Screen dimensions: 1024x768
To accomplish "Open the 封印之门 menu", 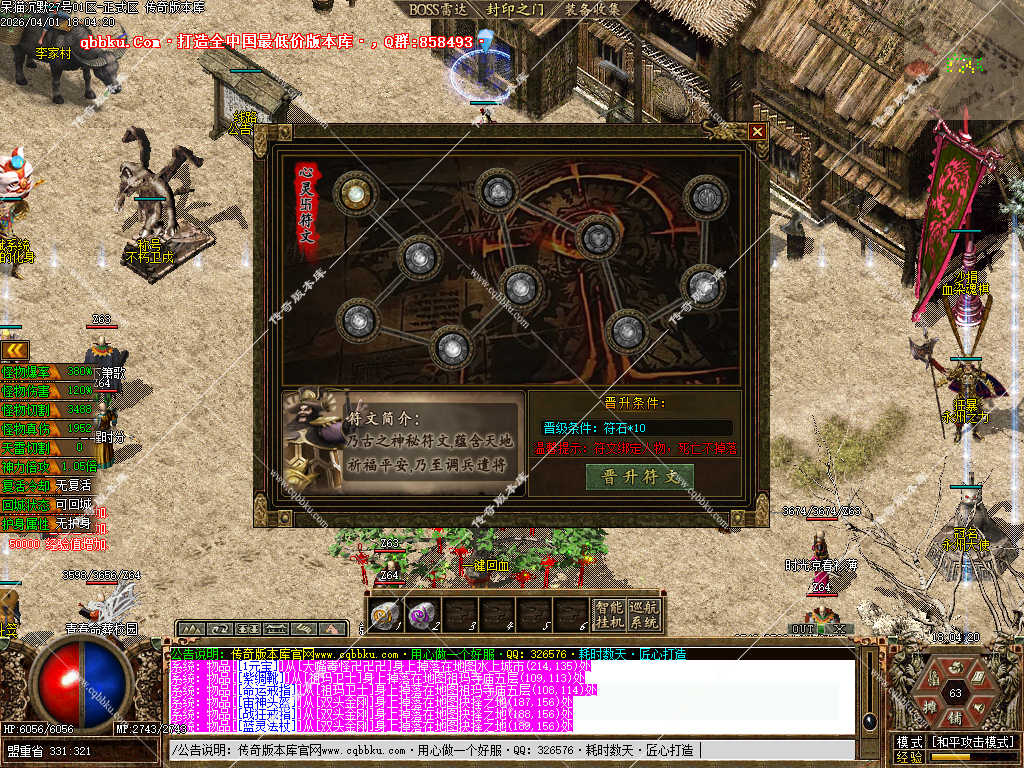I will tap(515, 9).
